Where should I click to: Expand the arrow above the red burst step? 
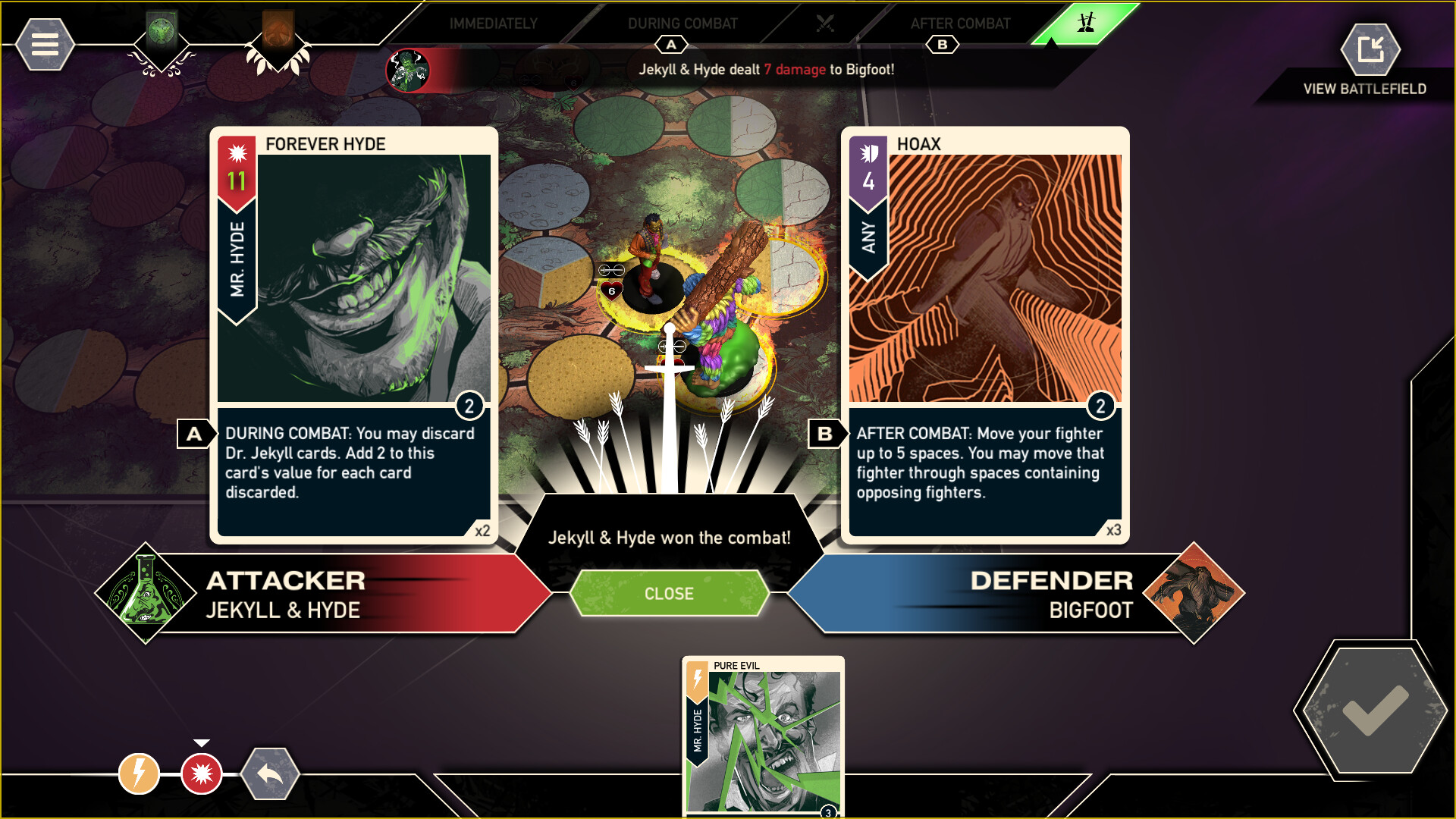[x=201, y=742]
